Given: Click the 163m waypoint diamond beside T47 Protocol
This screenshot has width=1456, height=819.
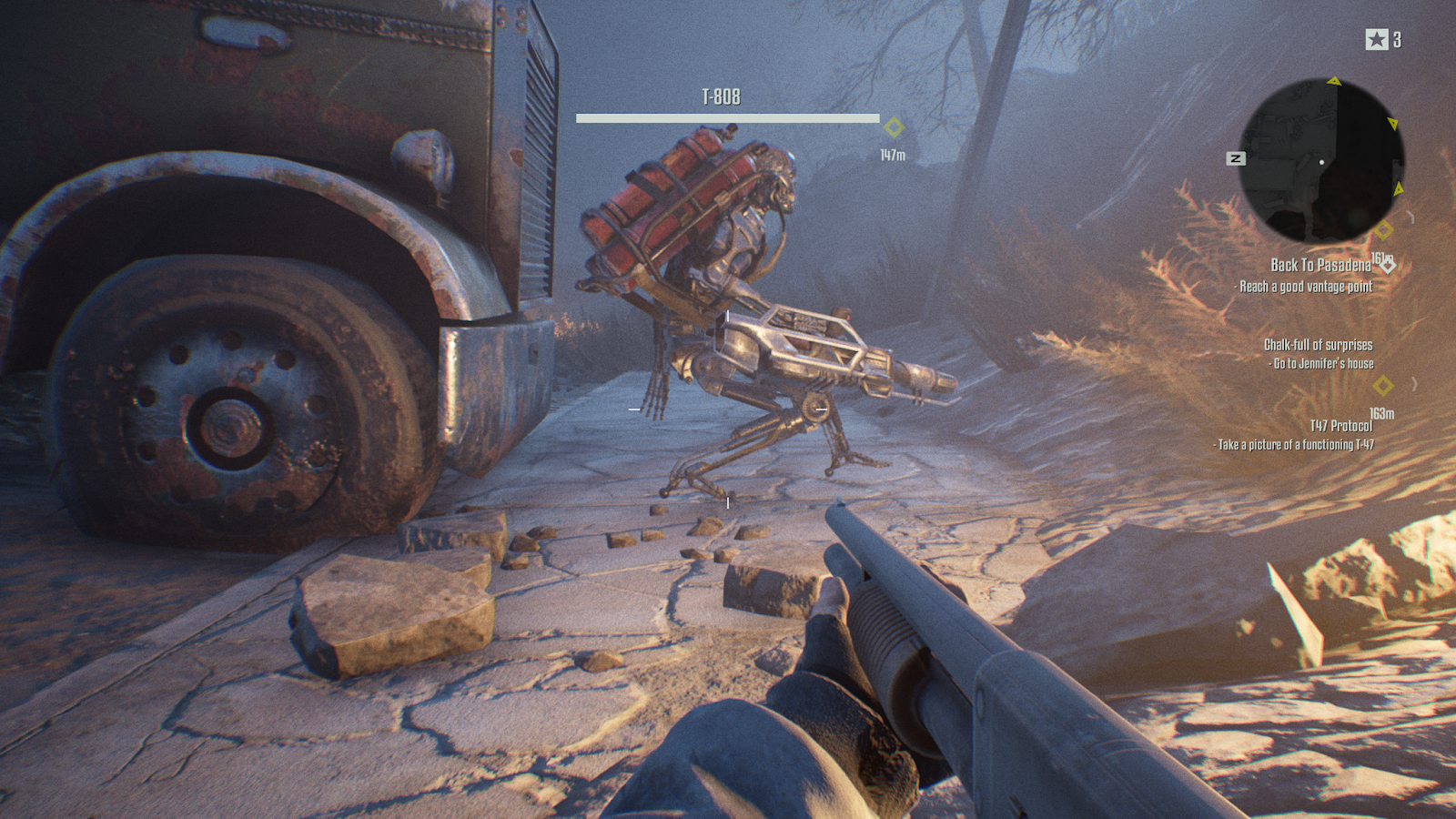Looking at the screenshot, I should [1382, 386].
